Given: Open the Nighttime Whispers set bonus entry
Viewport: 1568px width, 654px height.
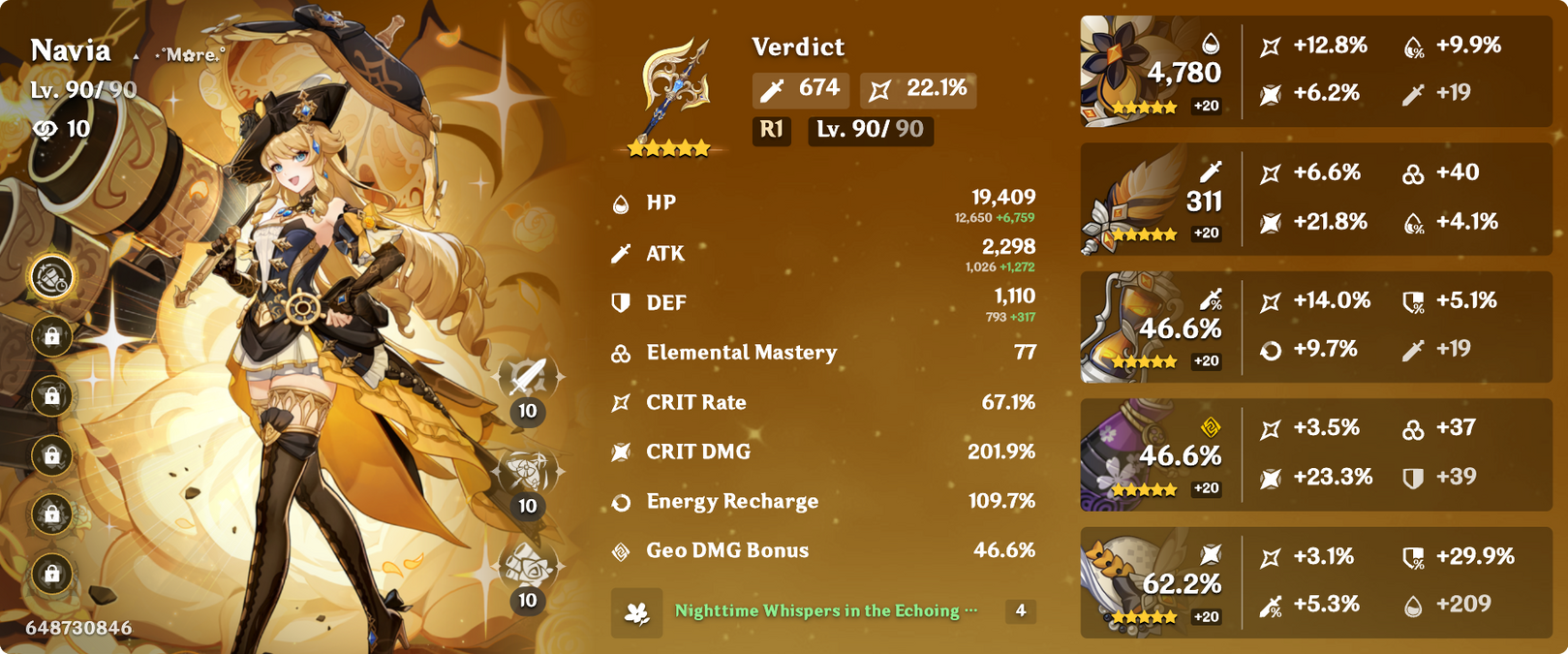Looking at the screenshot, I should click(823, 611).
